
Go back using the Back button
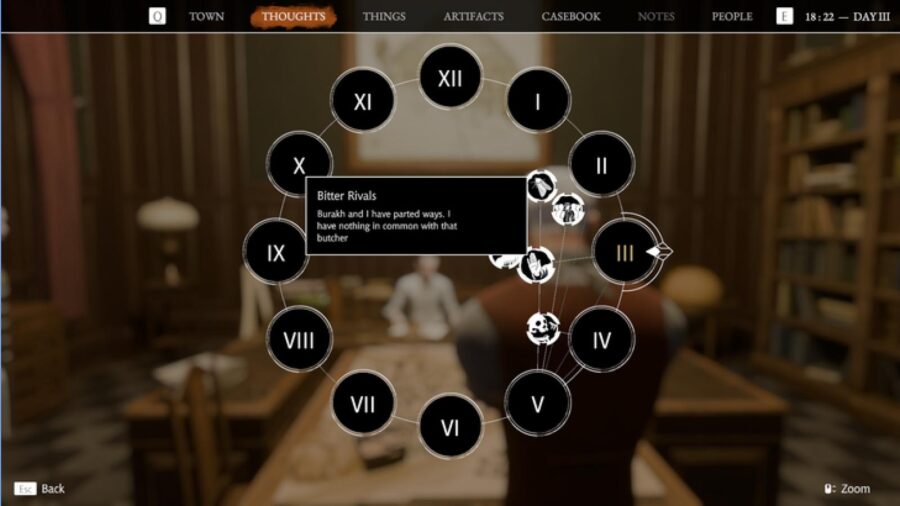[x=40, y=489]
